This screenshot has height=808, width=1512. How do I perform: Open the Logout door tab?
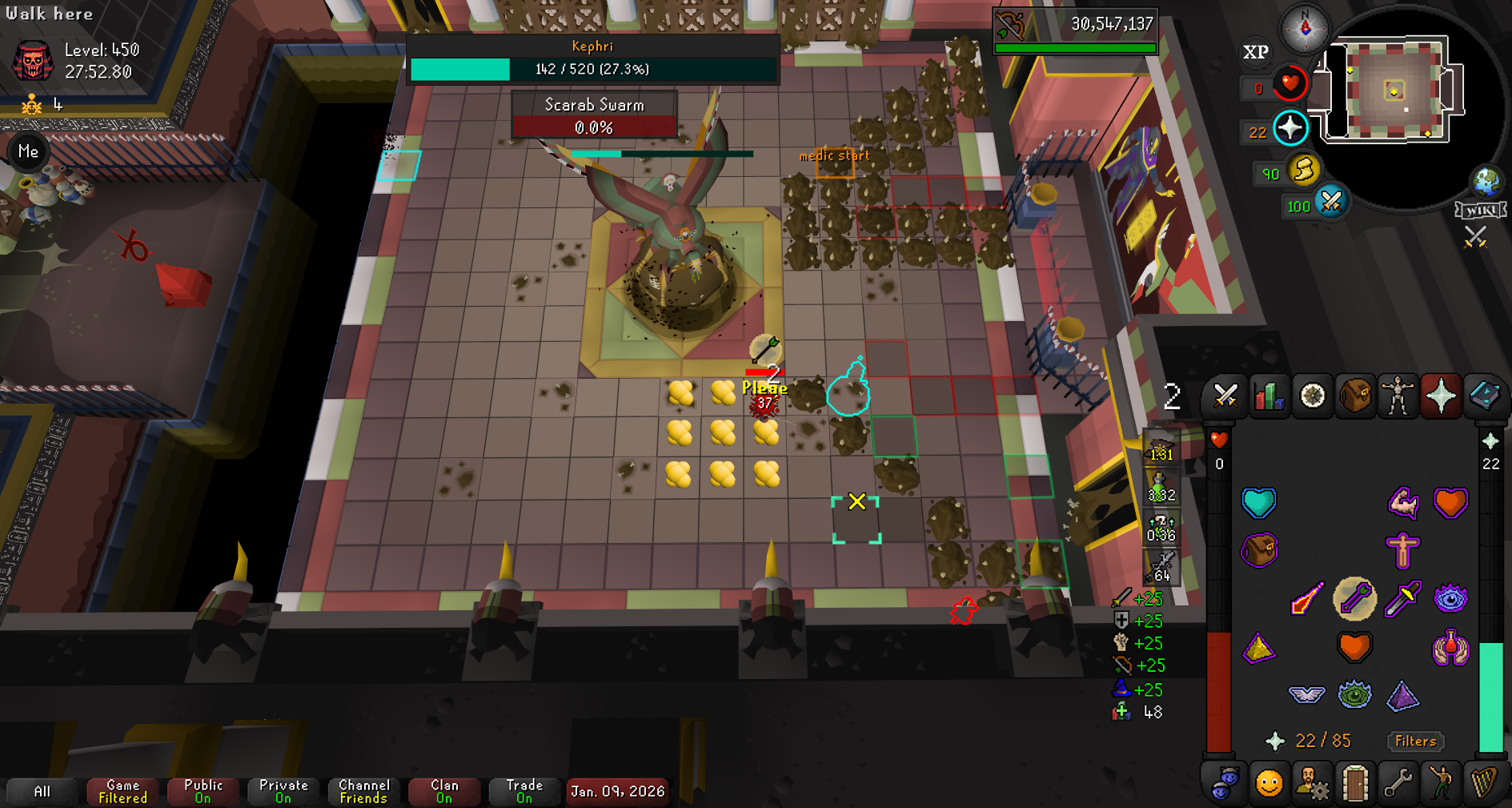(x=1354, y=783)
